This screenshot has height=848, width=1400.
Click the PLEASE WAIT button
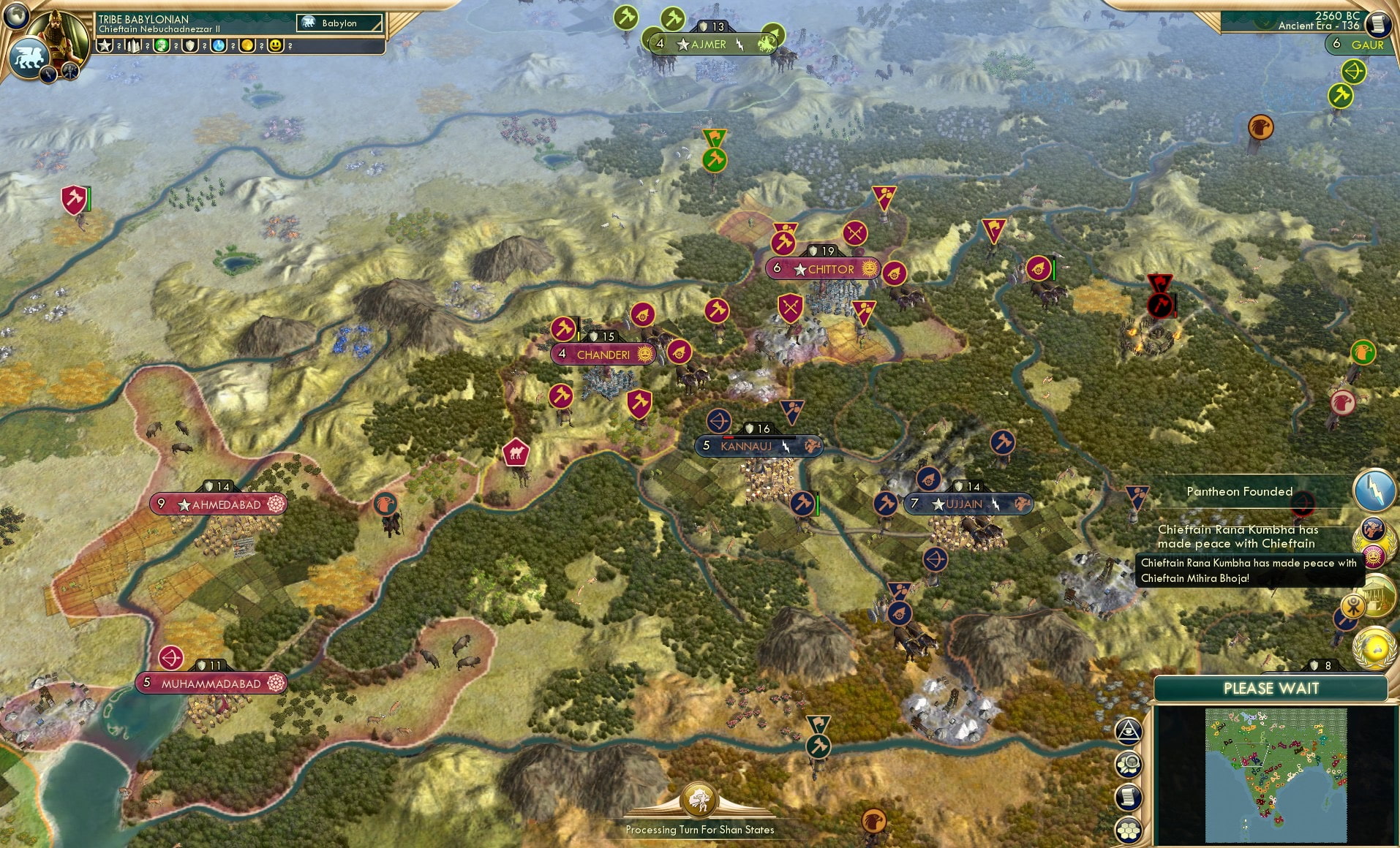[1271, 688]
